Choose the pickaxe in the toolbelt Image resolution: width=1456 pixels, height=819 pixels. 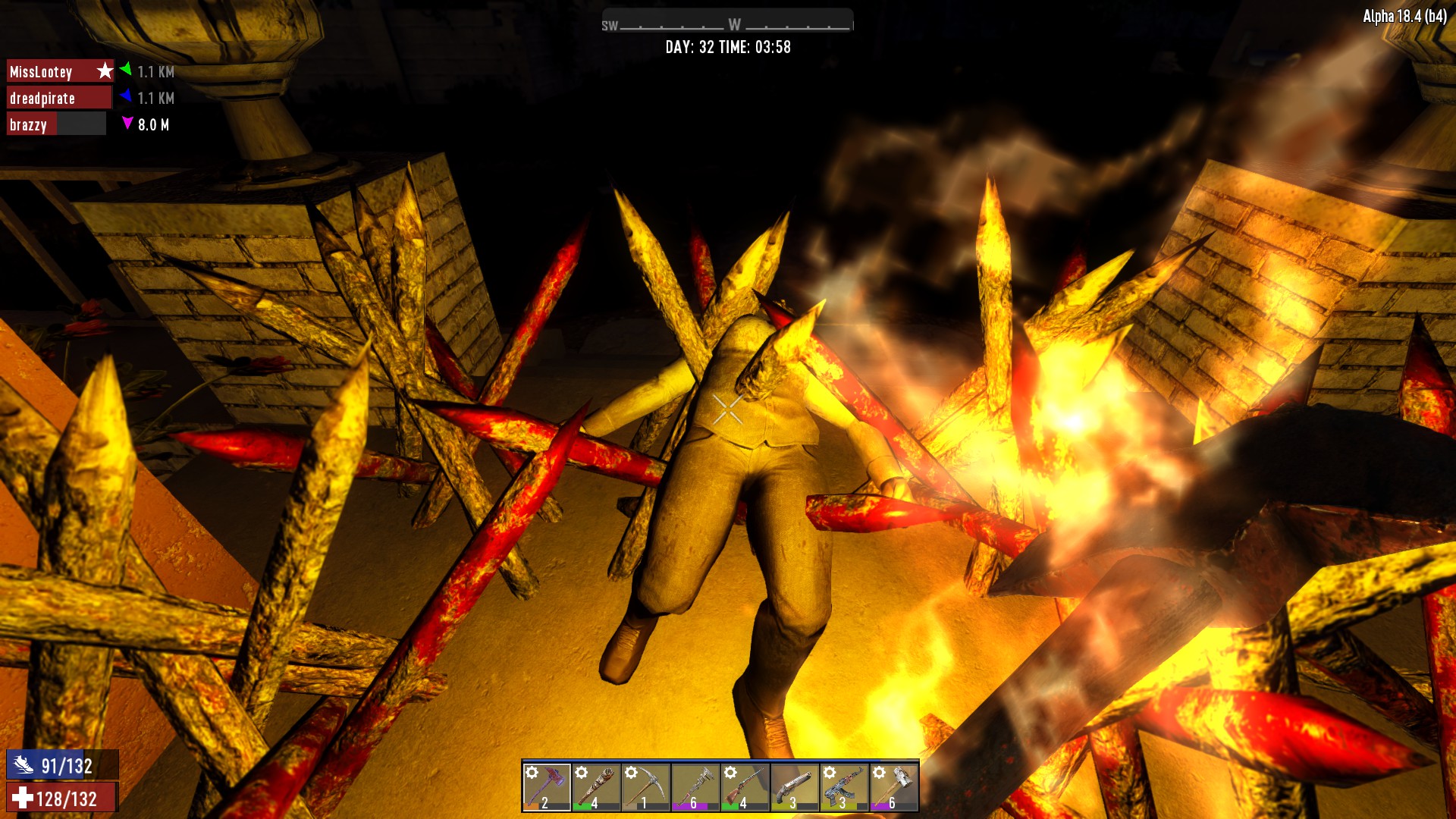pos(645,787)
